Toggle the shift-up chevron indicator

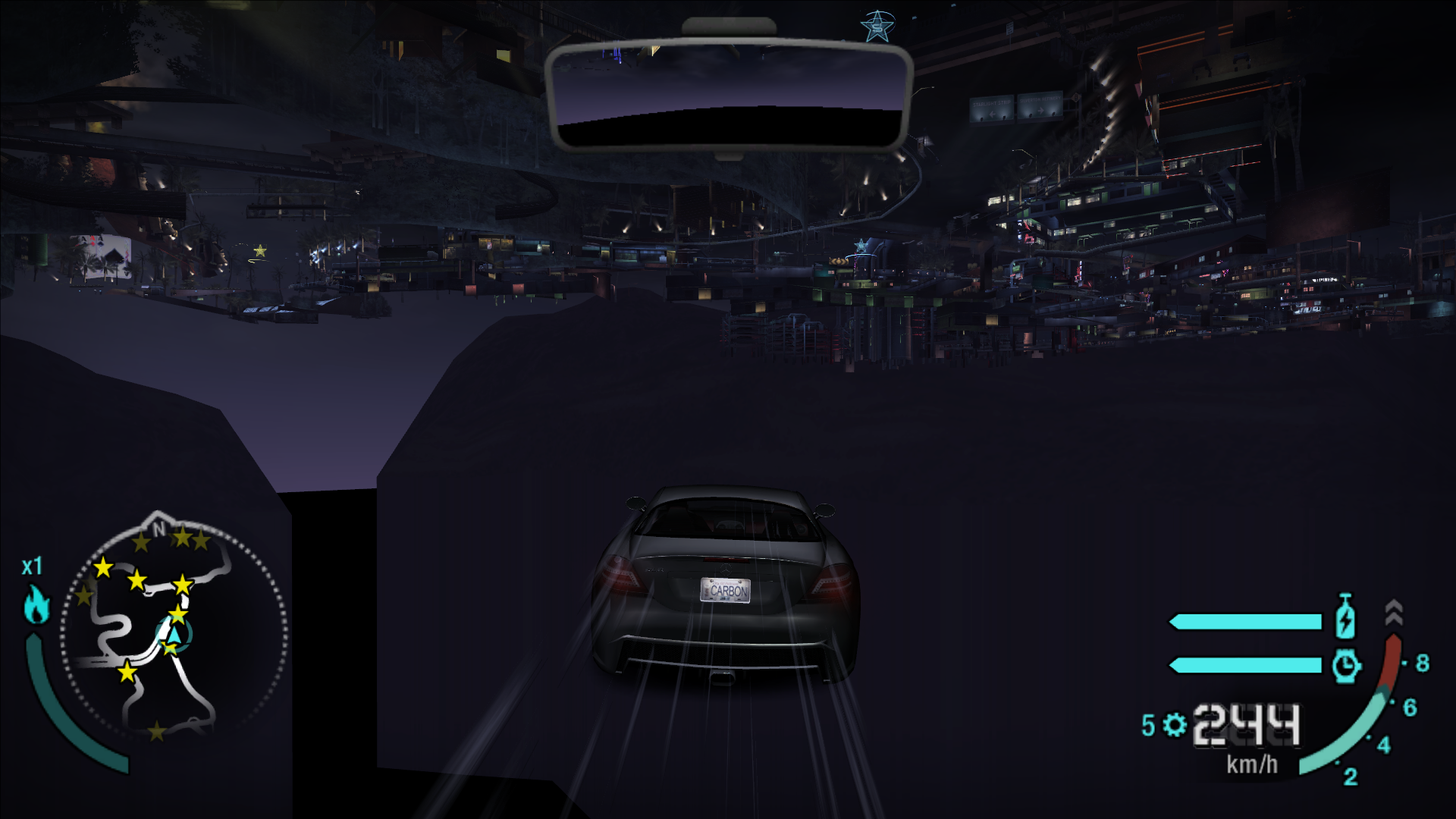coord(1394,612)
